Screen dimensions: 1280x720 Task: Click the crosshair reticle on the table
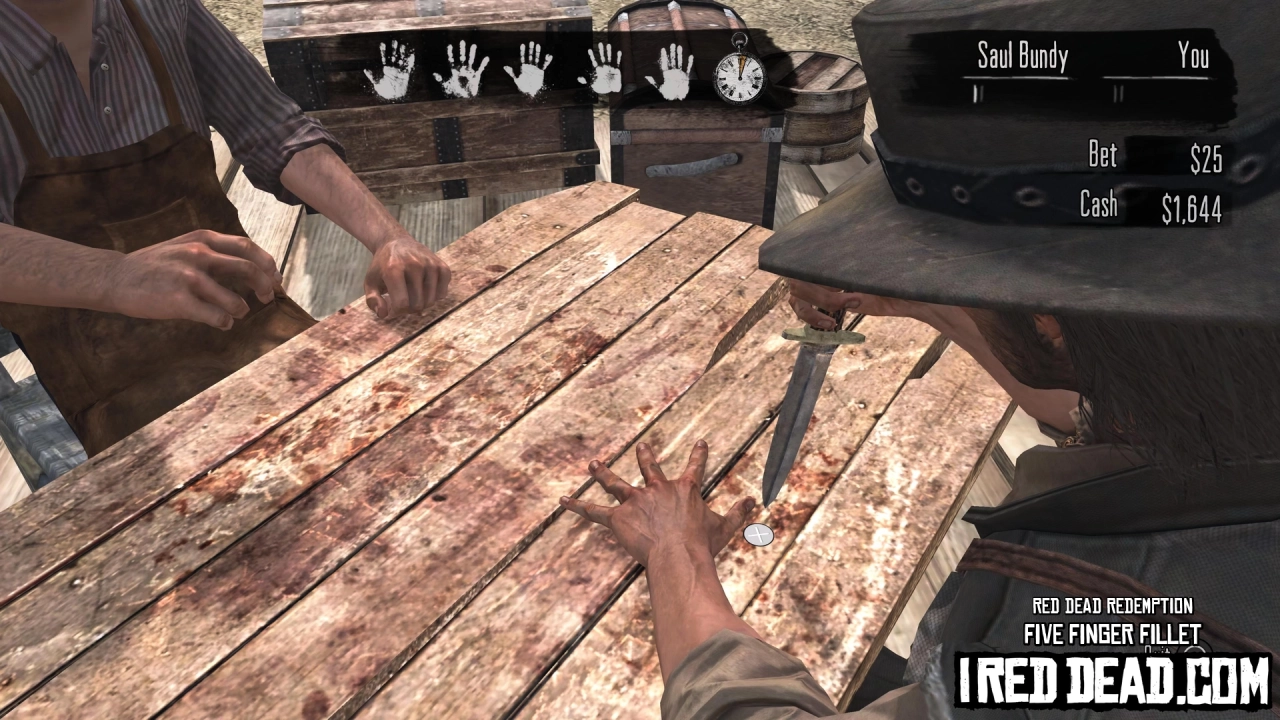point(757,535)
